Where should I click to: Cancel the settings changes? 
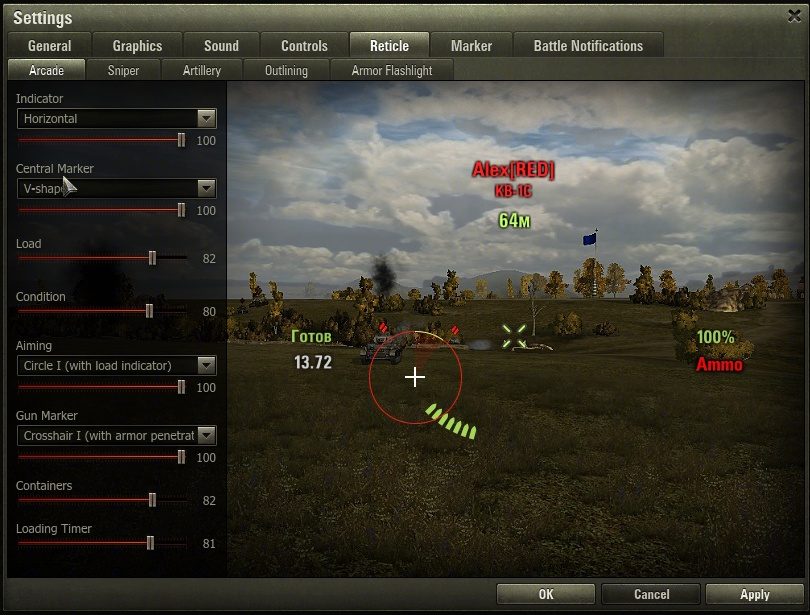click(651, 594)
